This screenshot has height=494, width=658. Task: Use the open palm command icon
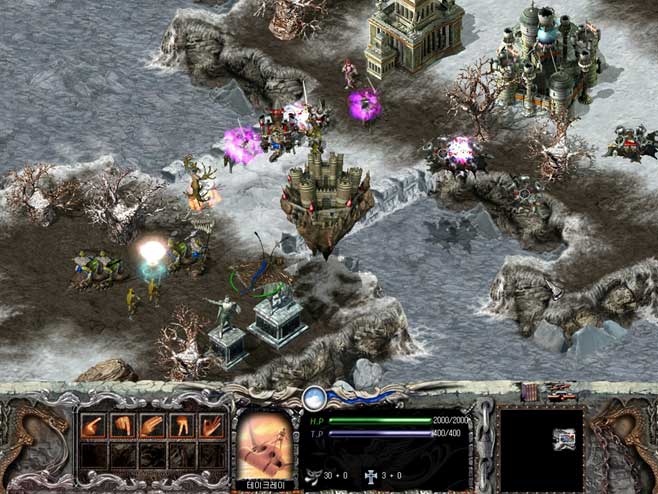[211, 426]
